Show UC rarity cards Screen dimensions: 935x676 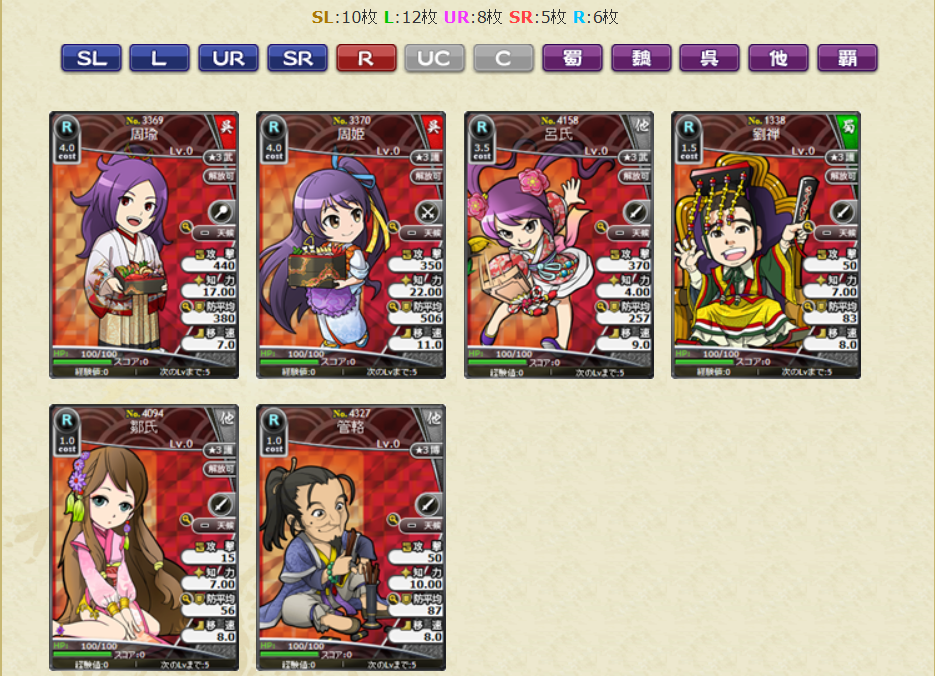point(434,58)
